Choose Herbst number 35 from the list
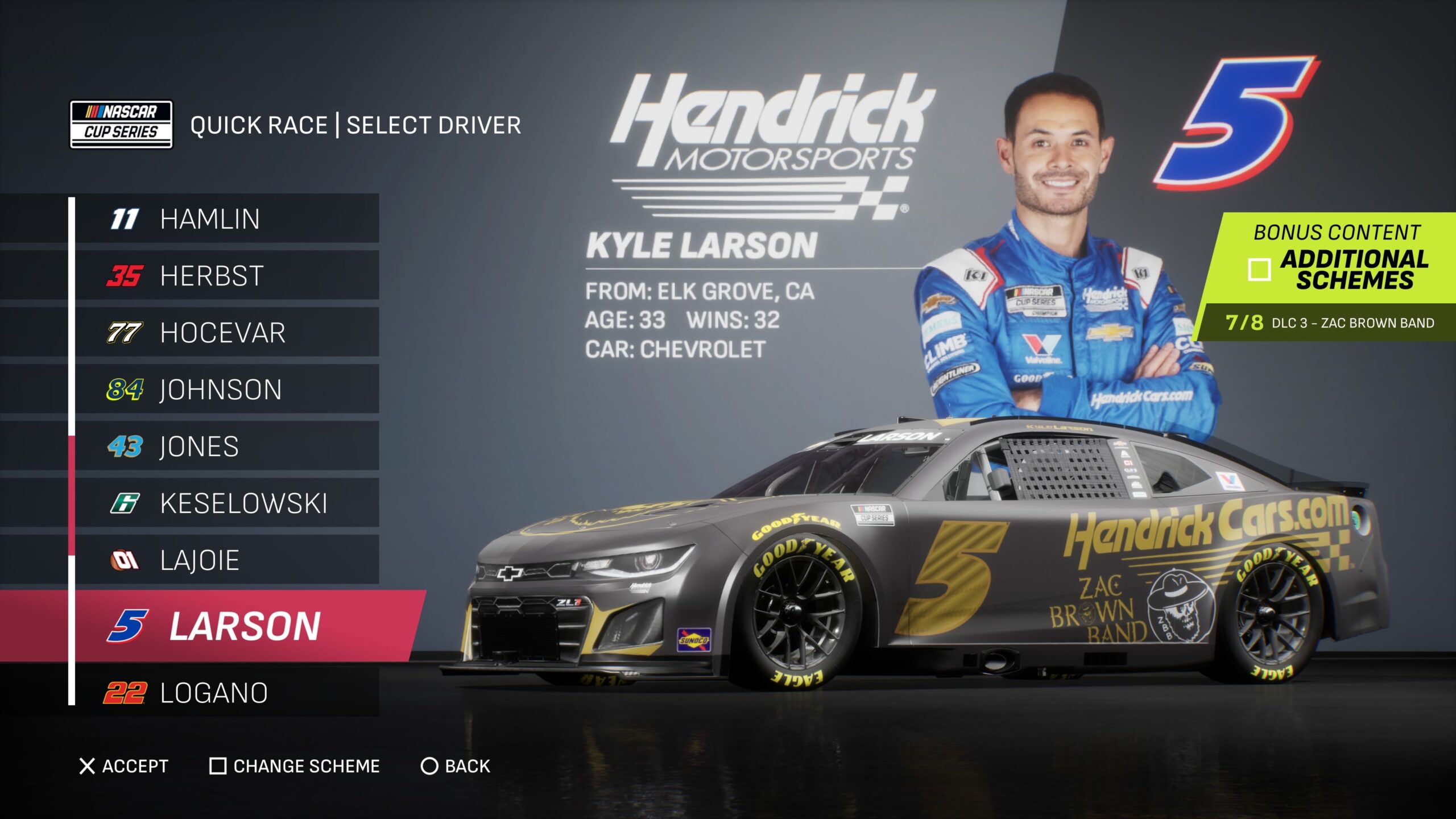This screenshot has height=819, width=1456. click(226, 276)
